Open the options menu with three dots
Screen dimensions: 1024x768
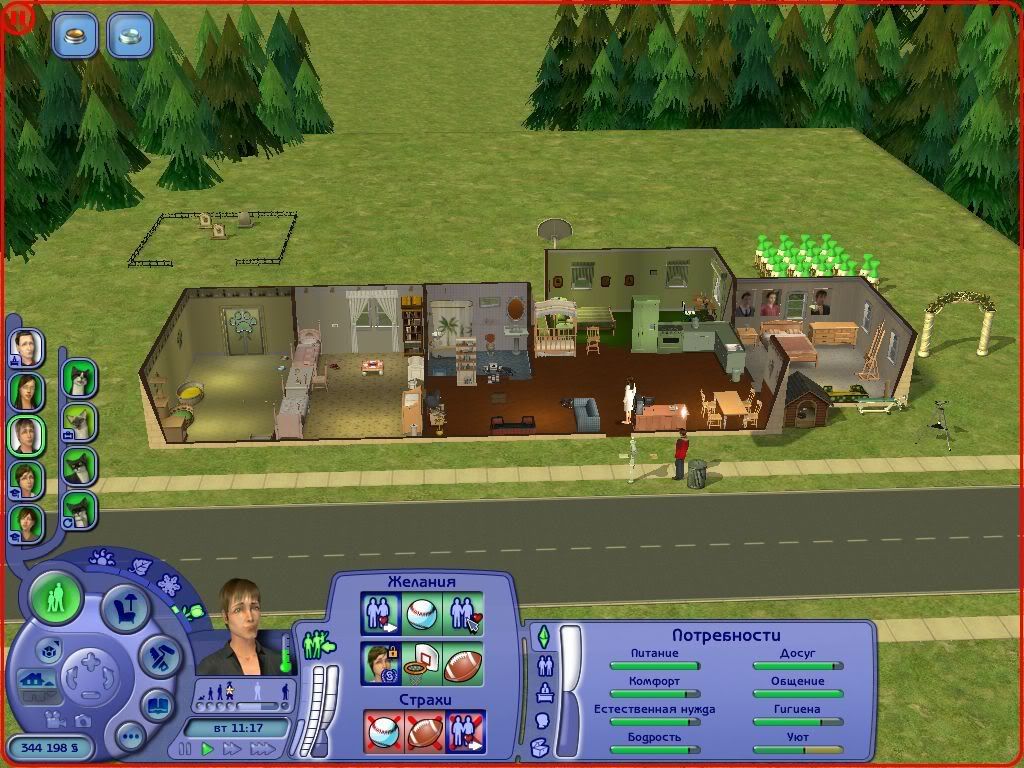(x=130, y=738)
